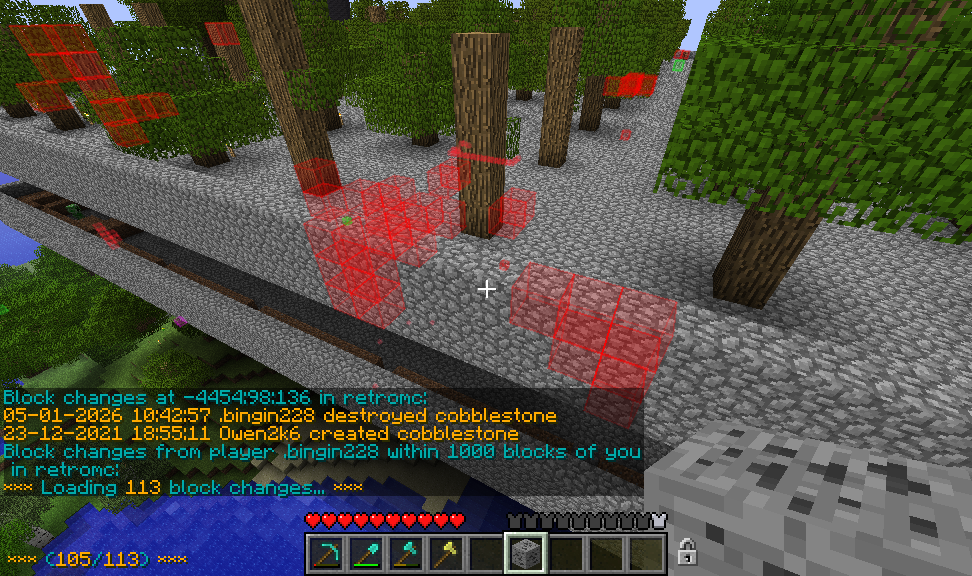This screenshot has height=576, width=972.
Task: Choose the diamond axe in the hotbar
Action: tap(405, 552)
